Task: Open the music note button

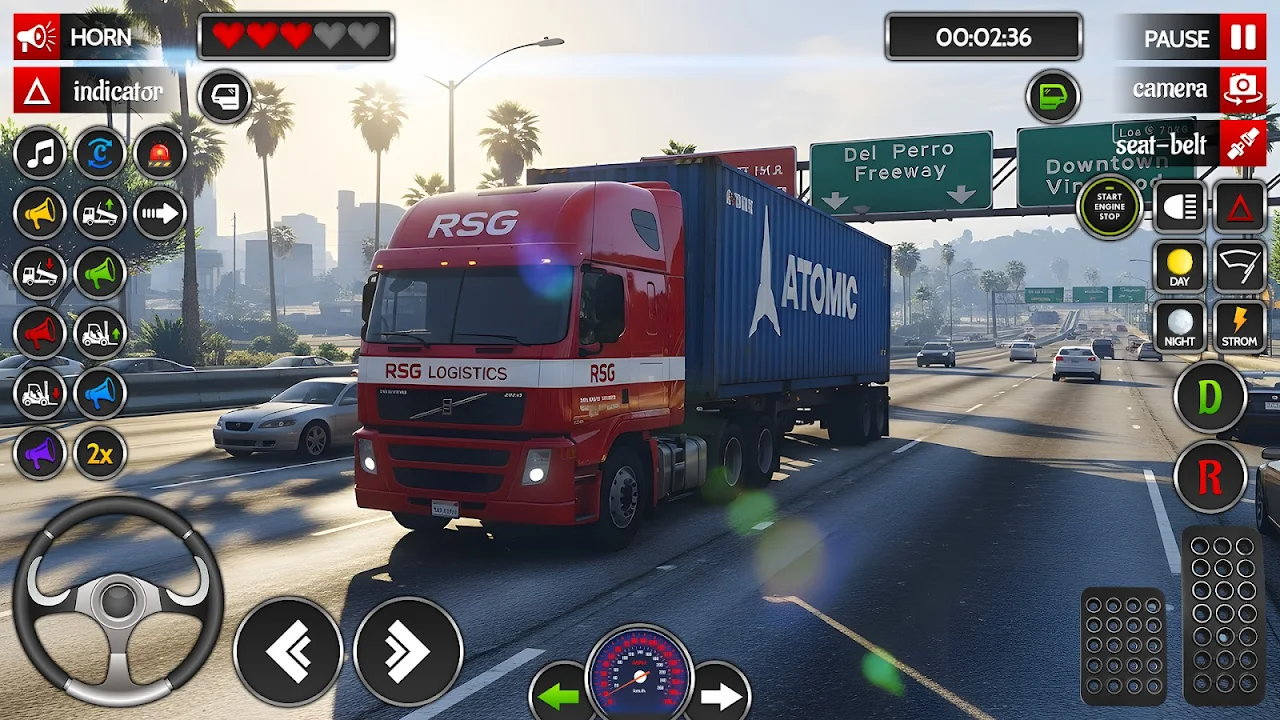Action: click(x=40, y=154)
